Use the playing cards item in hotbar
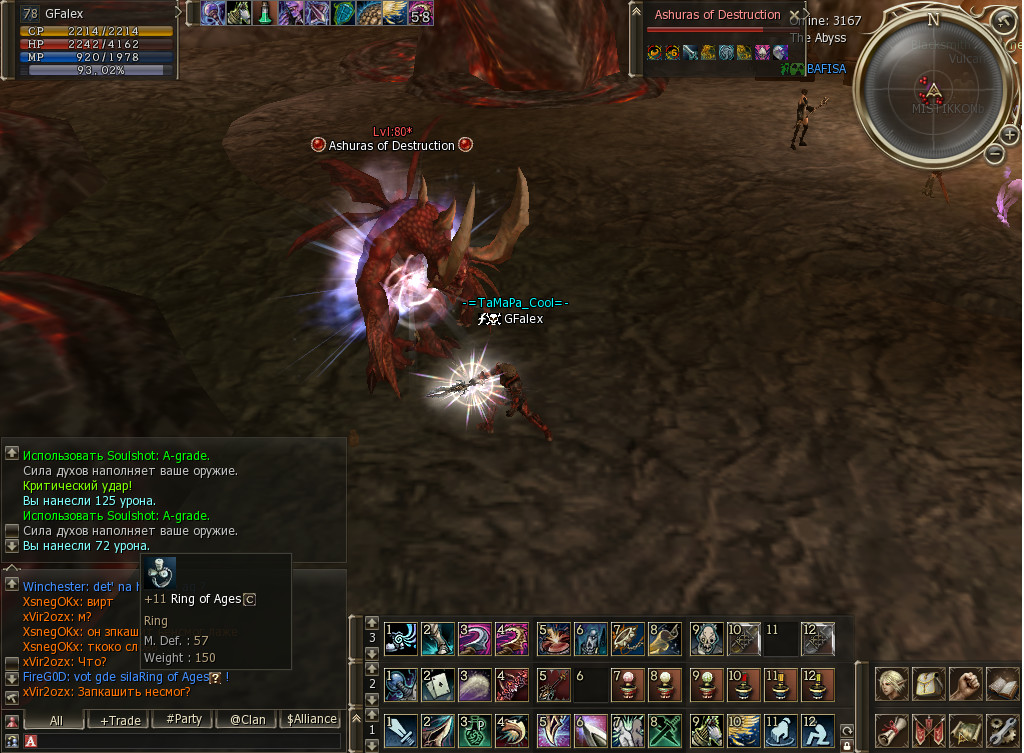 [437, 685]
